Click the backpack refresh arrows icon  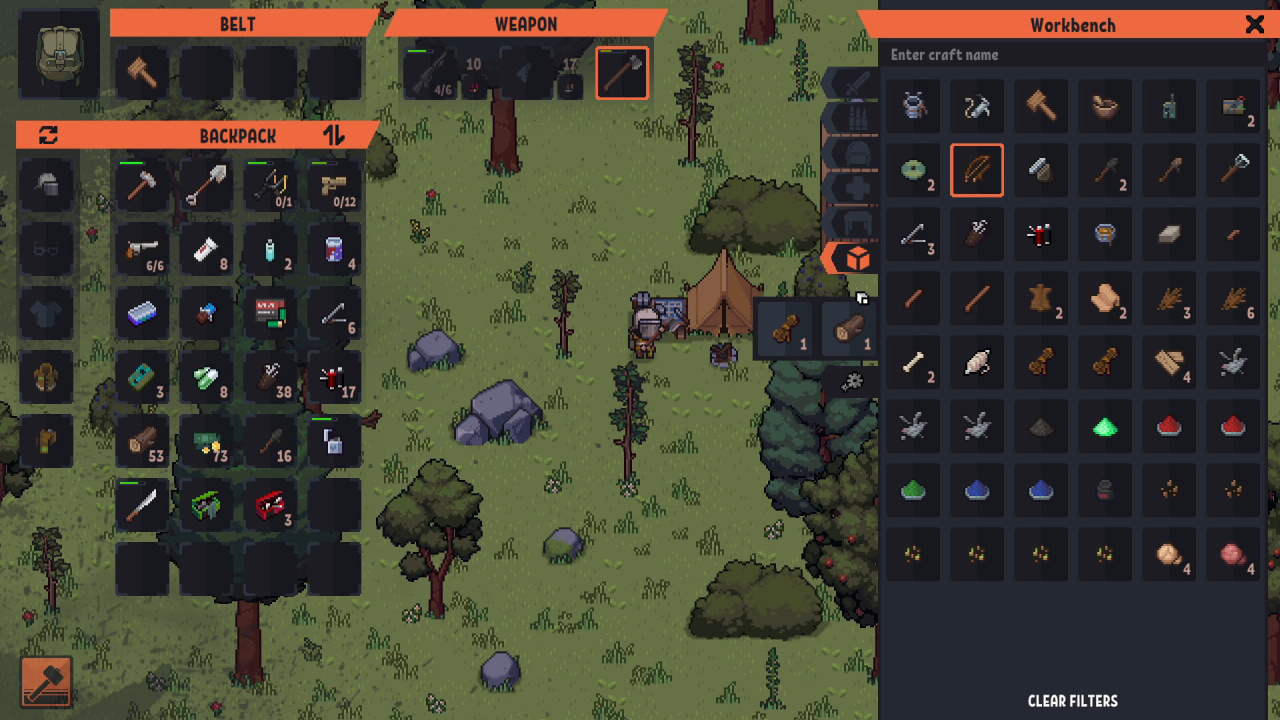tap(48, 135)
